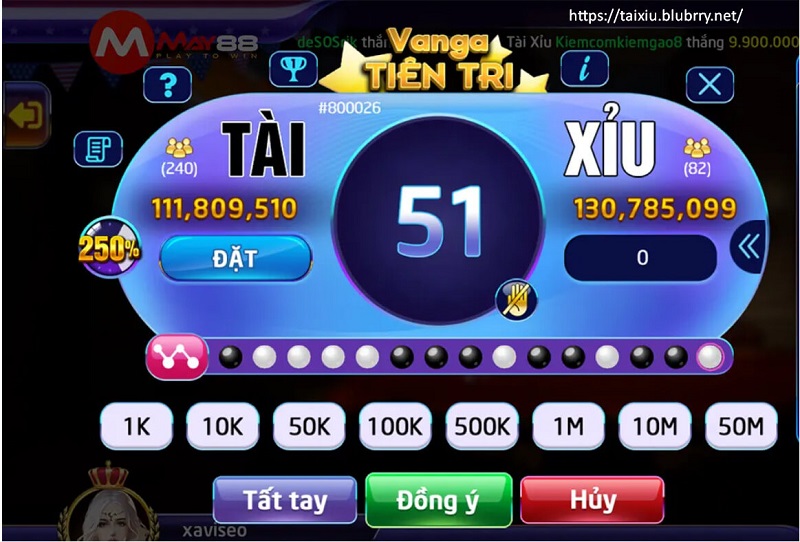Screen dimensions: 800x542
Task: Pick the 10M bet chip
Action: pyautogui.click(x=655, y=427)
